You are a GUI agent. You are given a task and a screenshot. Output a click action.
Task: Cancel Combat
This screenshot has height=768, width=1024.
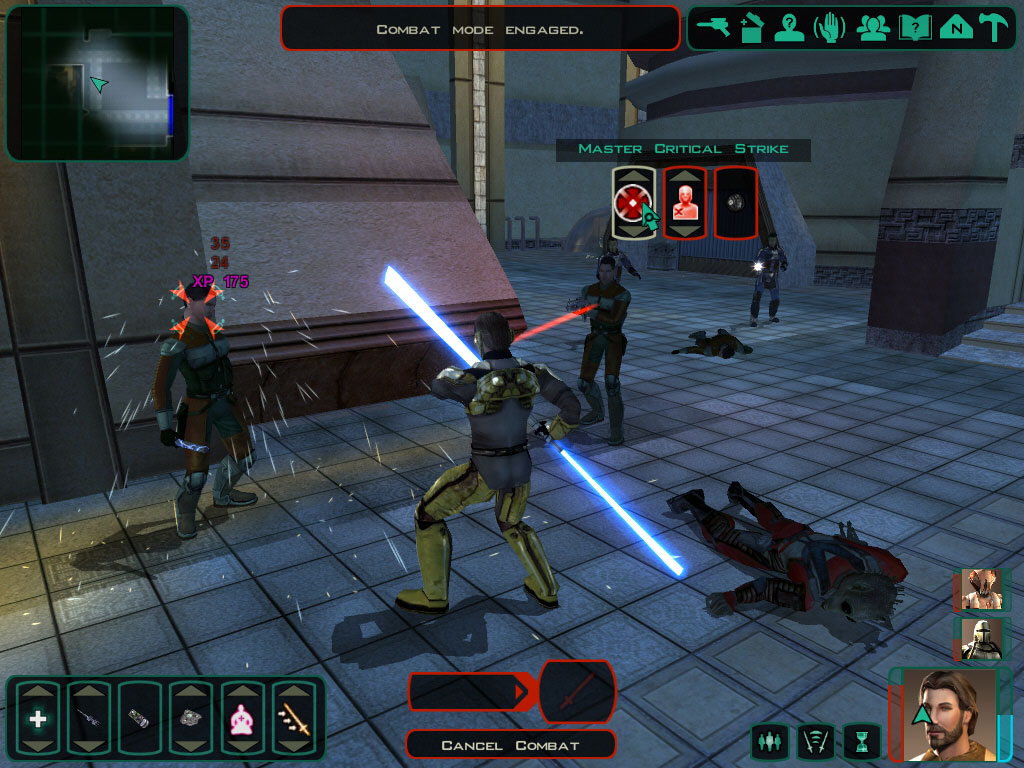511,745
